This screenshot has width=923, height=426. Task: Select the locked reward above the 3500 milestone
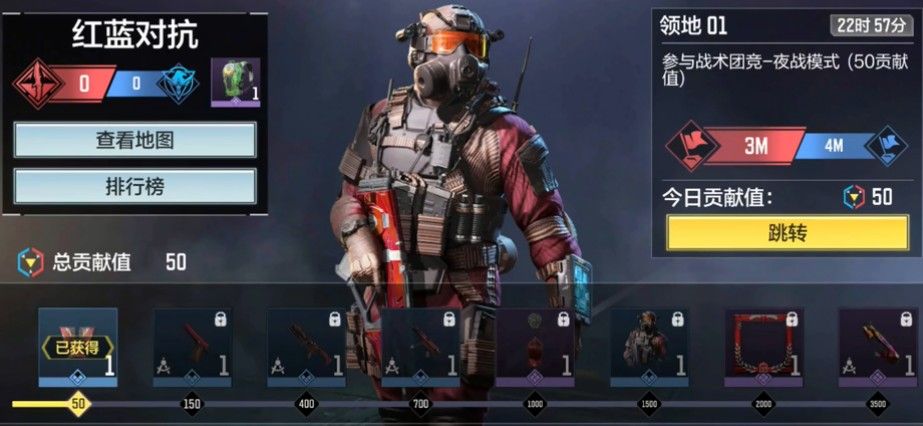click(x=878, y=347)
